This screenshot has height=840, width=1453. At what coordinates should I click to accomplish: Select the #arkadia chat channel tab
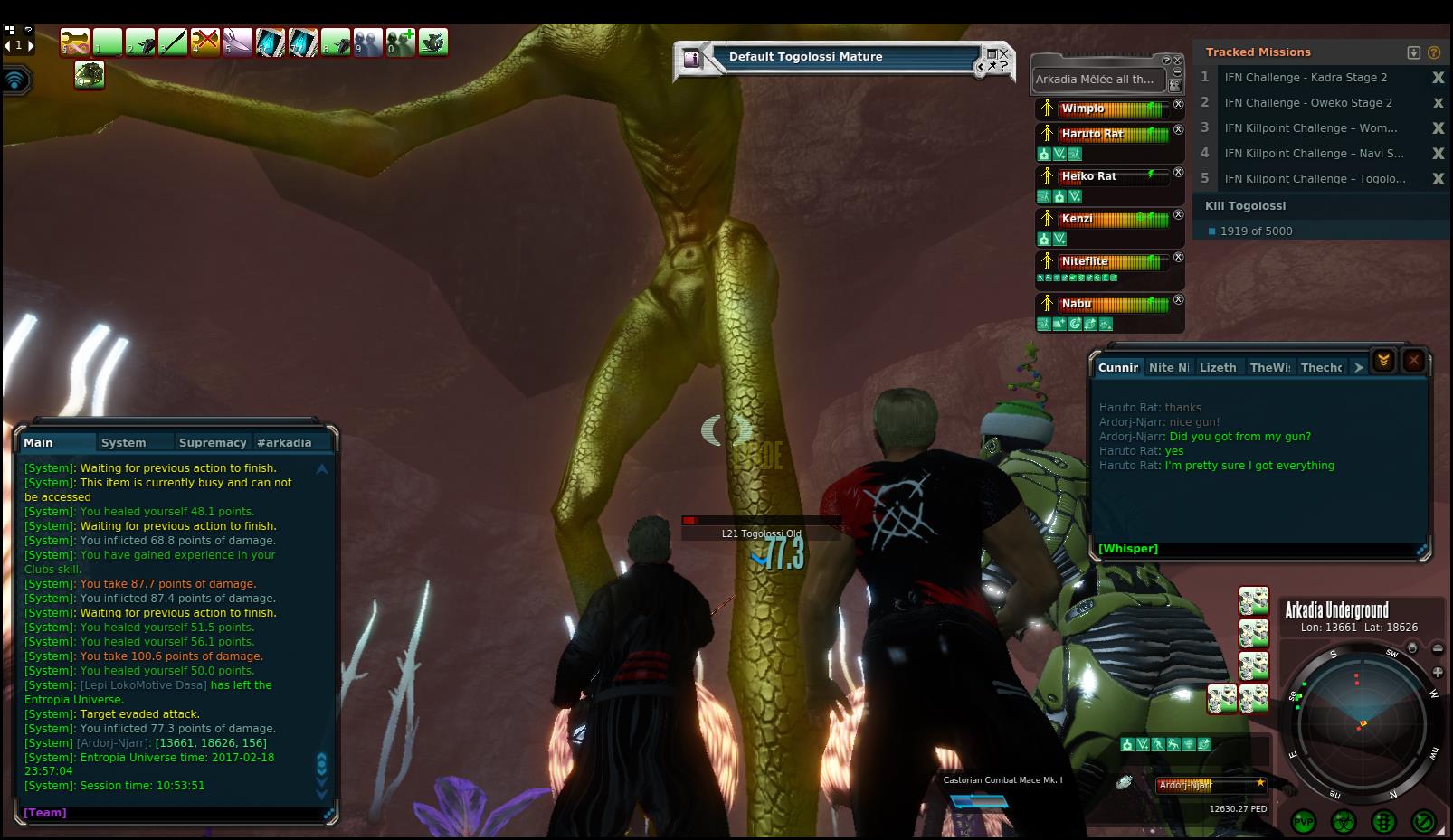pyautogui.click(x=284, y=442)
